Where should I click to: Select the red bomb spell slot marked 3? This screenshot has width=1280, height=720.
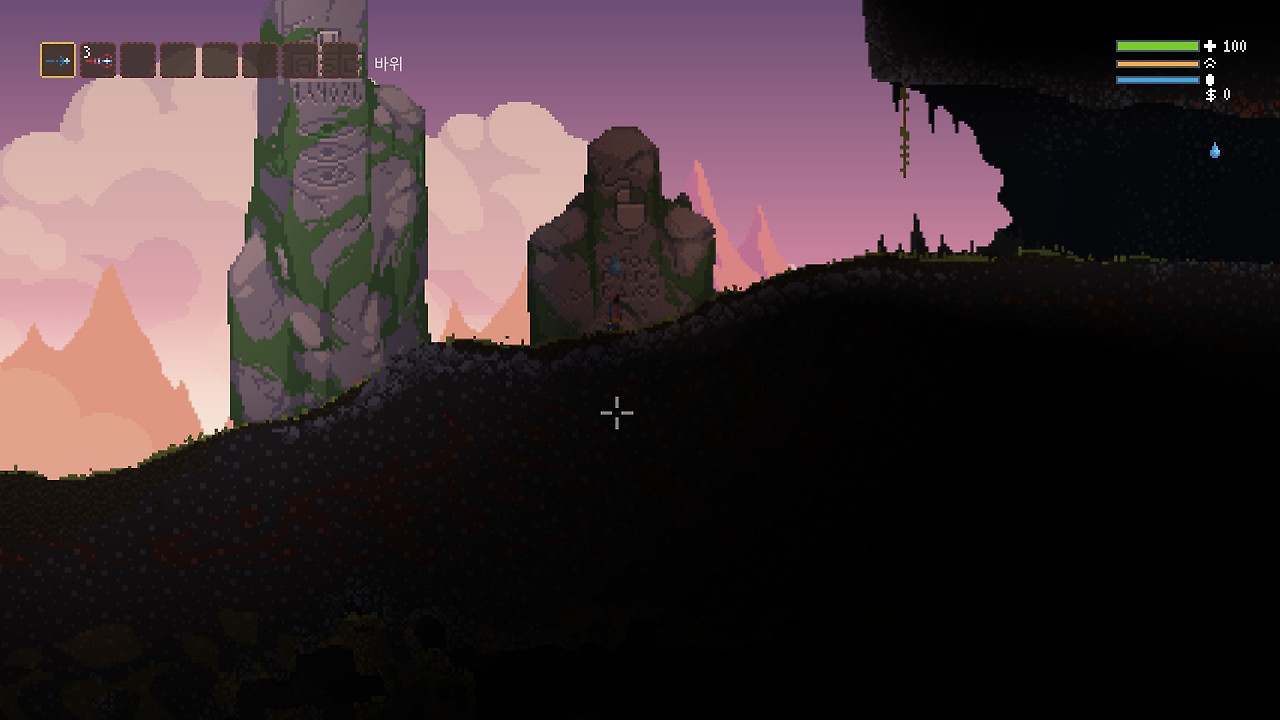point(98,60)
